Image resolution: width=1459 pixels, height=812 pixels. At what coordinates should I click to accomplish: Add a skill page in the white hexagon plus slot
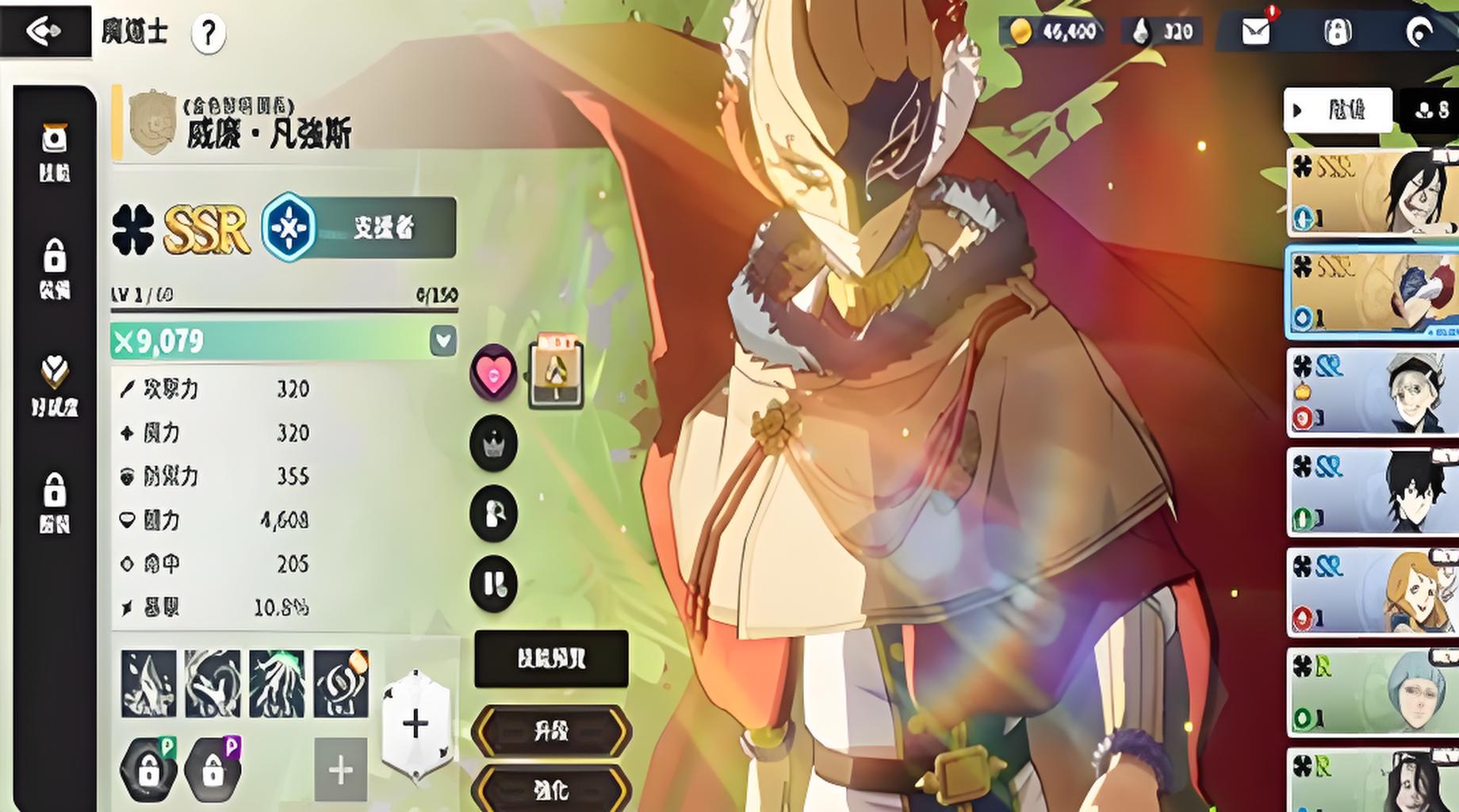point(415,724)
